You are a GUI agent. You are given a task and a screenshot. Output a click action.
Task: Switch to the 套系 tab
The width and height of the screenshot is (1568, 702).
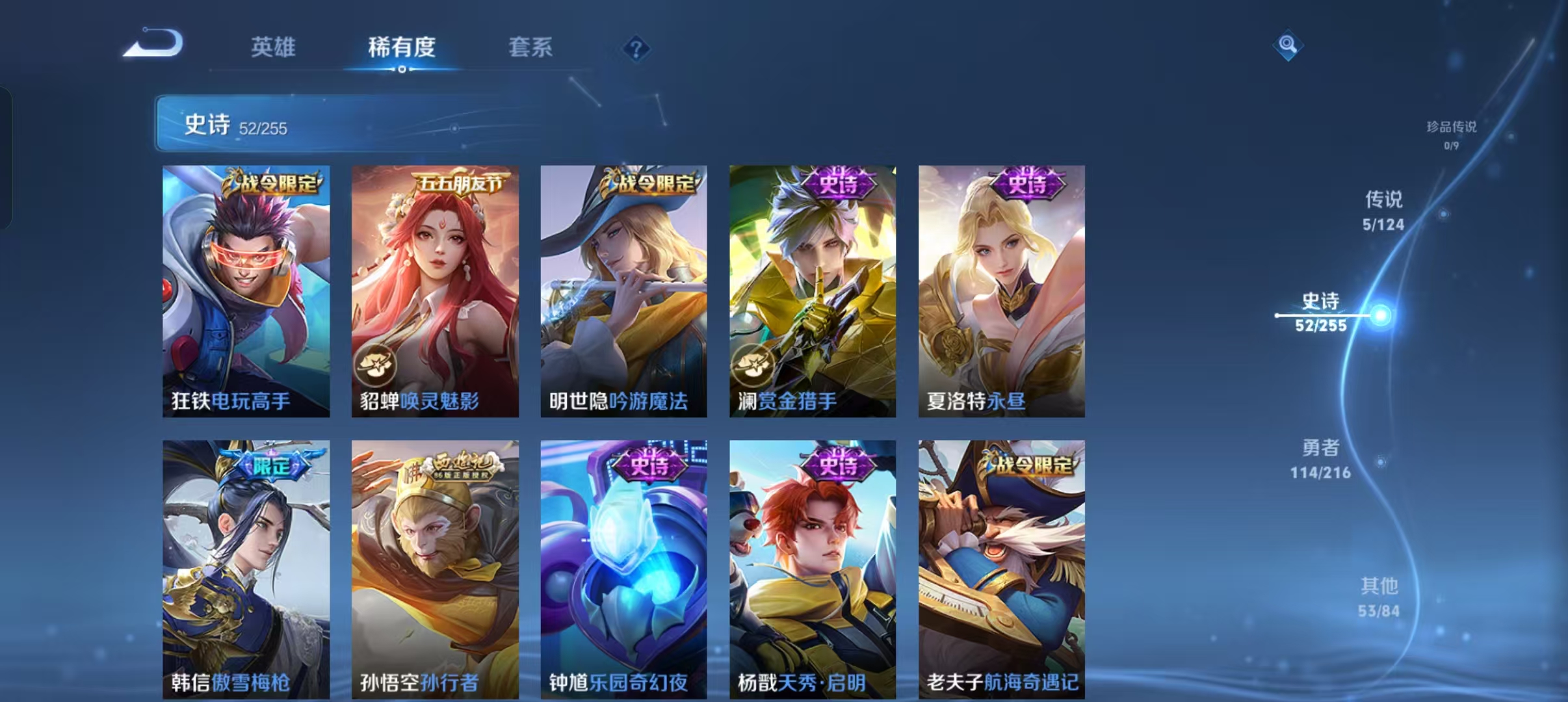(x=530, y=47)
